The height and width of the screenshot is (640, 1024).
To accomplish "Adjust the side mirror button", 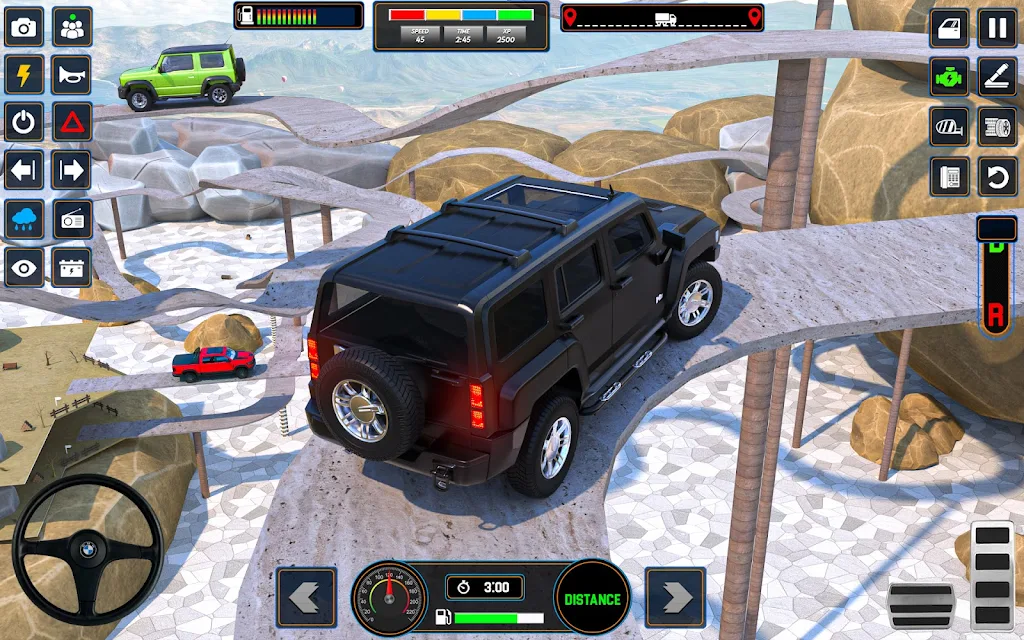I will [949, 127].
